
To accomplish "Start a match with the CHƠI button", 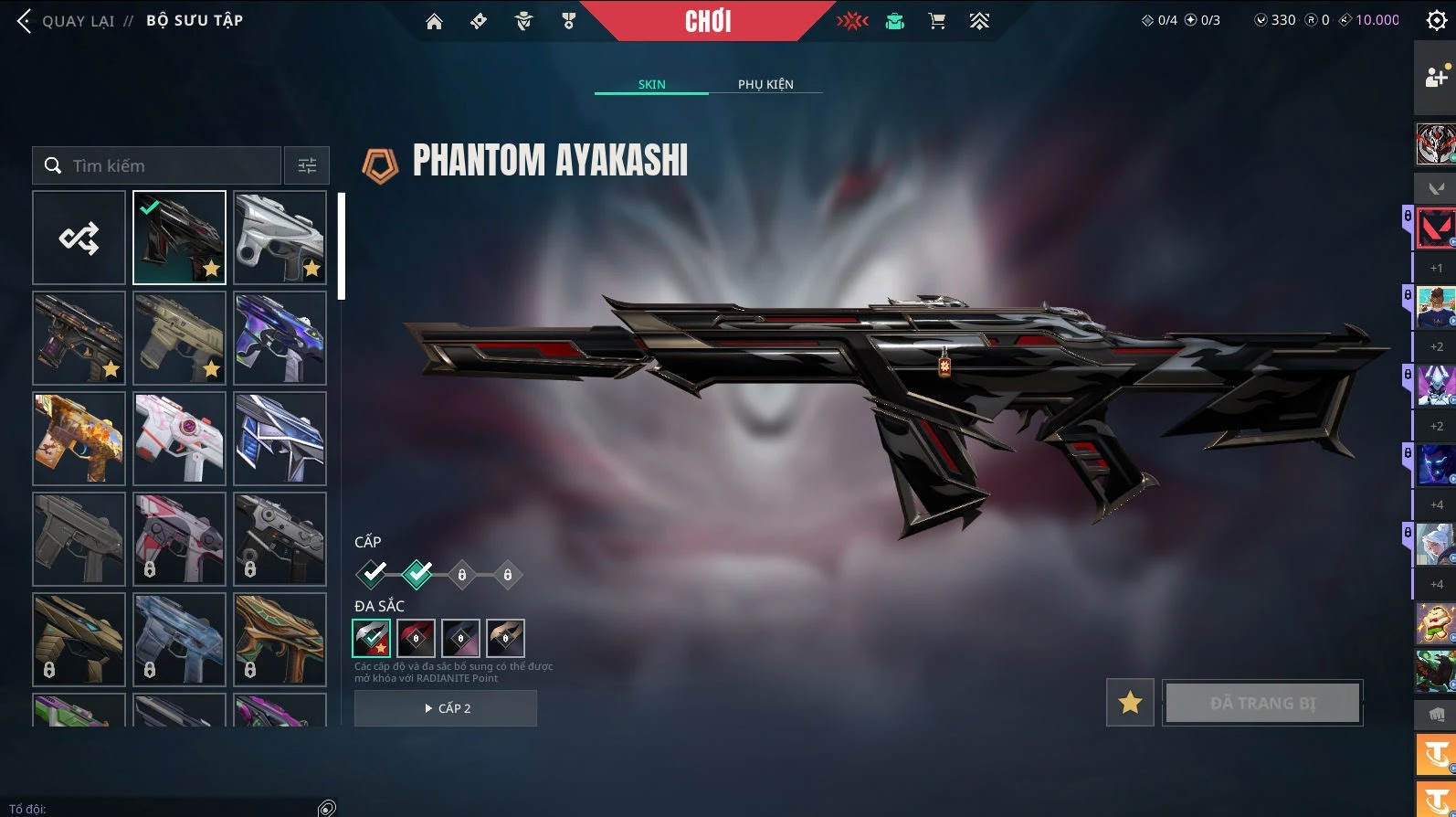I will pos(708,21).
